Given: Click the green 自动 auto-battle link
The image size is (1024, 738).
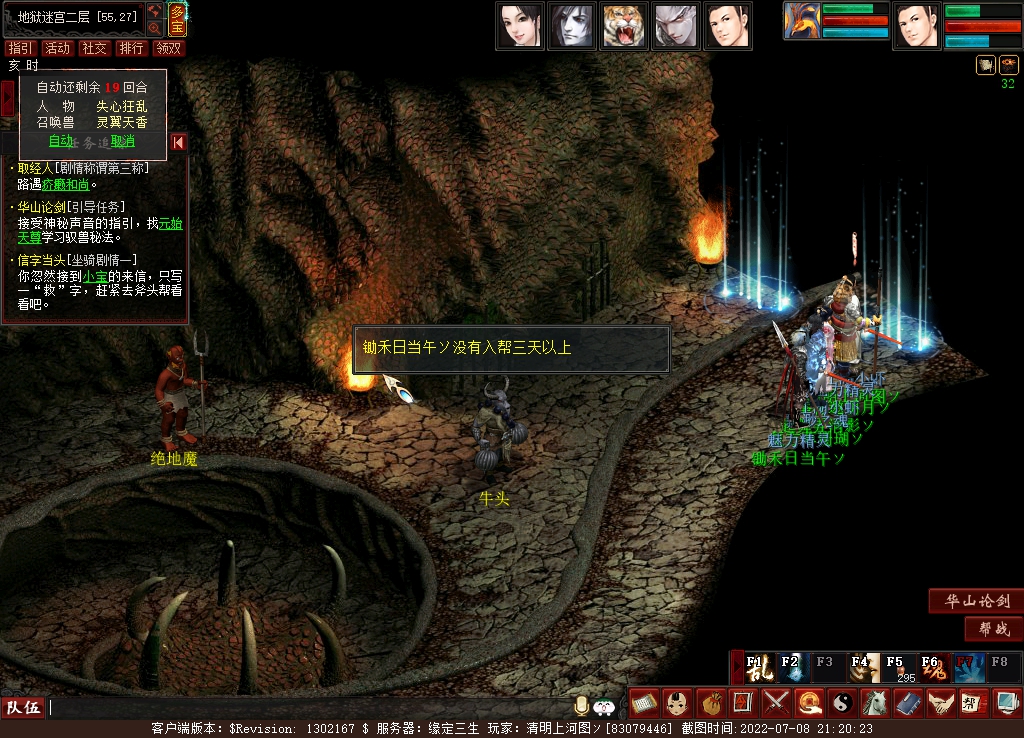Looking at the screenshot, I should coord(60,141).
